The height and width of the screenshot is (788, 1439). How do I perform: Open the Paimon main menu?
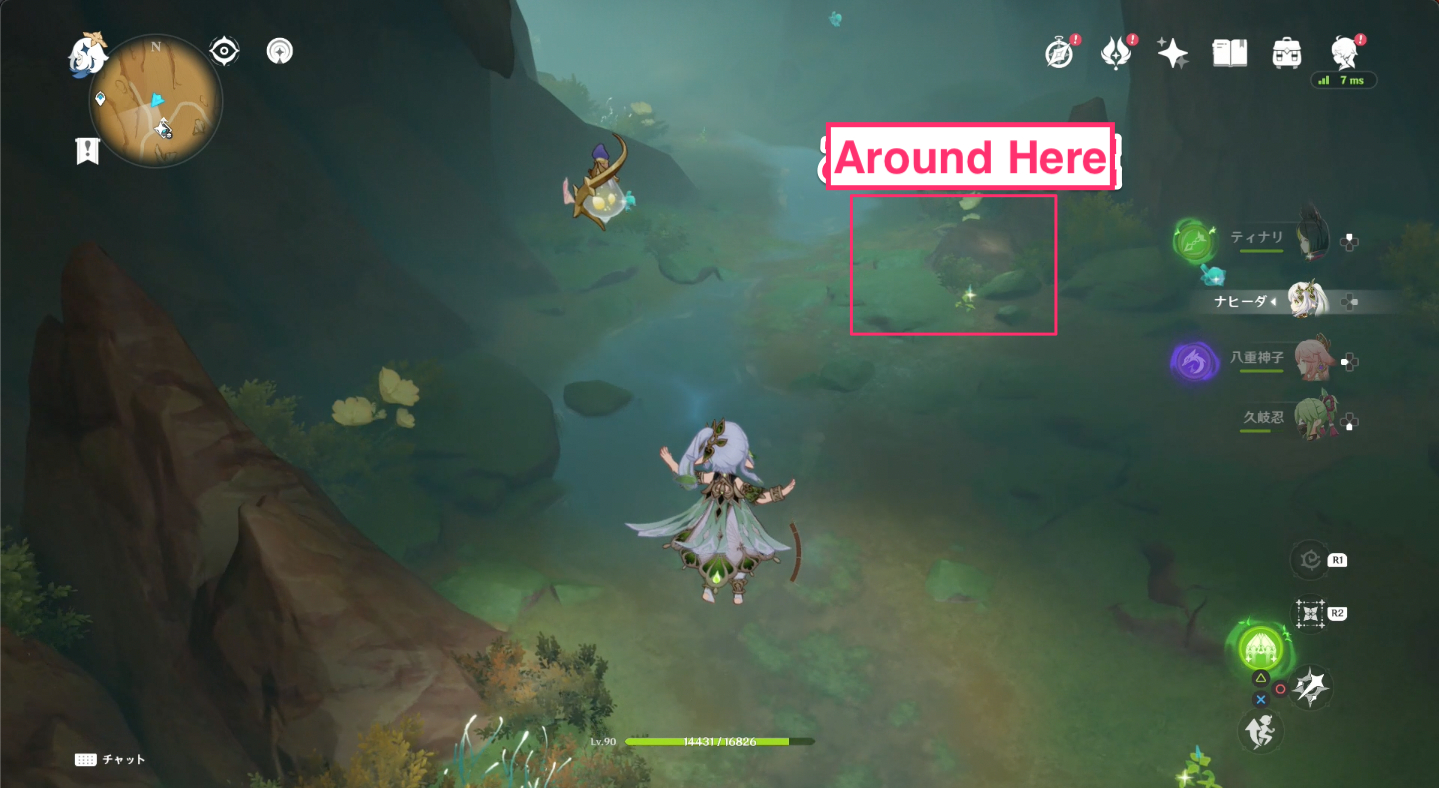point(1344,50)
